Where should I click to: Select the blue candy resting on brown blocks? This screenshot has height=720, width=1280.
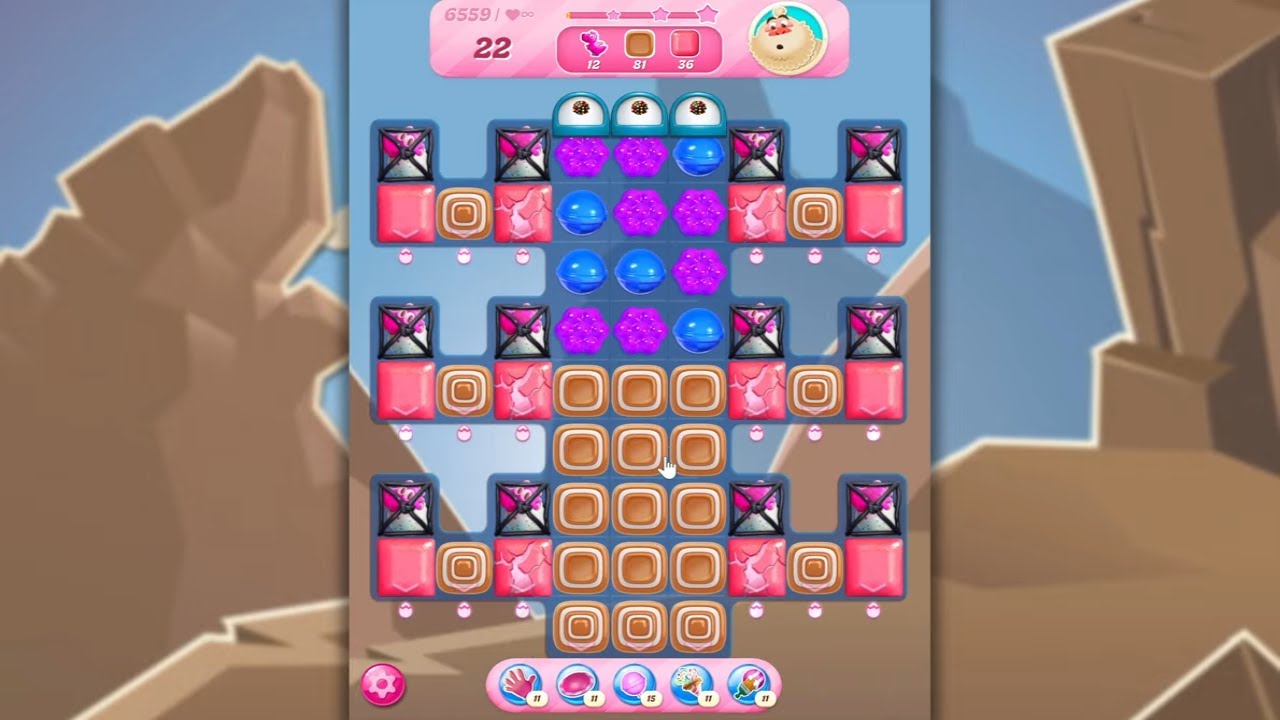click(x=698, y=329)
